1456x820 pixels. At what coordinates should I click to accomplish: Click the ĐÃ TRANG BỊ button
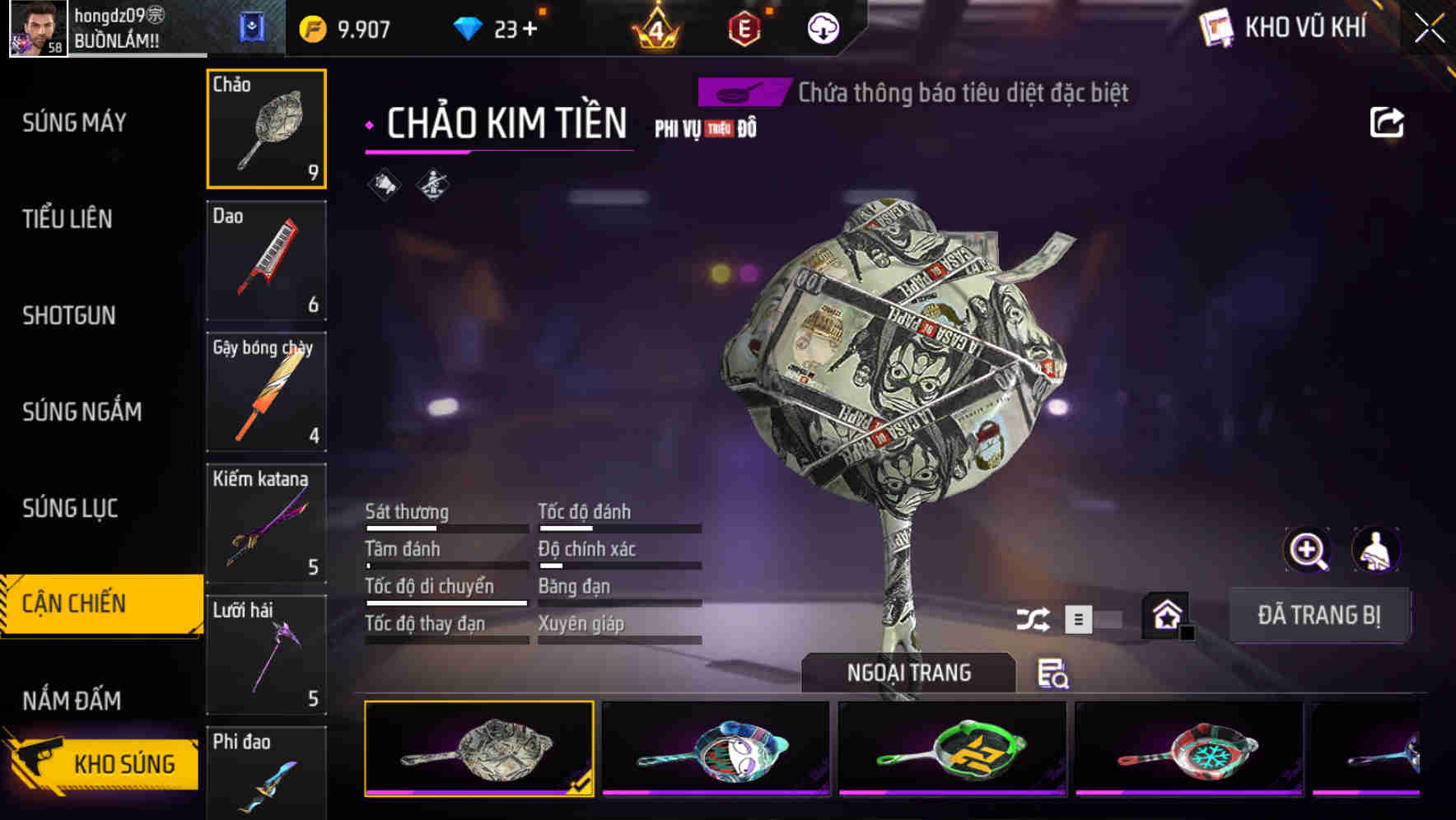coord(1318,615)
